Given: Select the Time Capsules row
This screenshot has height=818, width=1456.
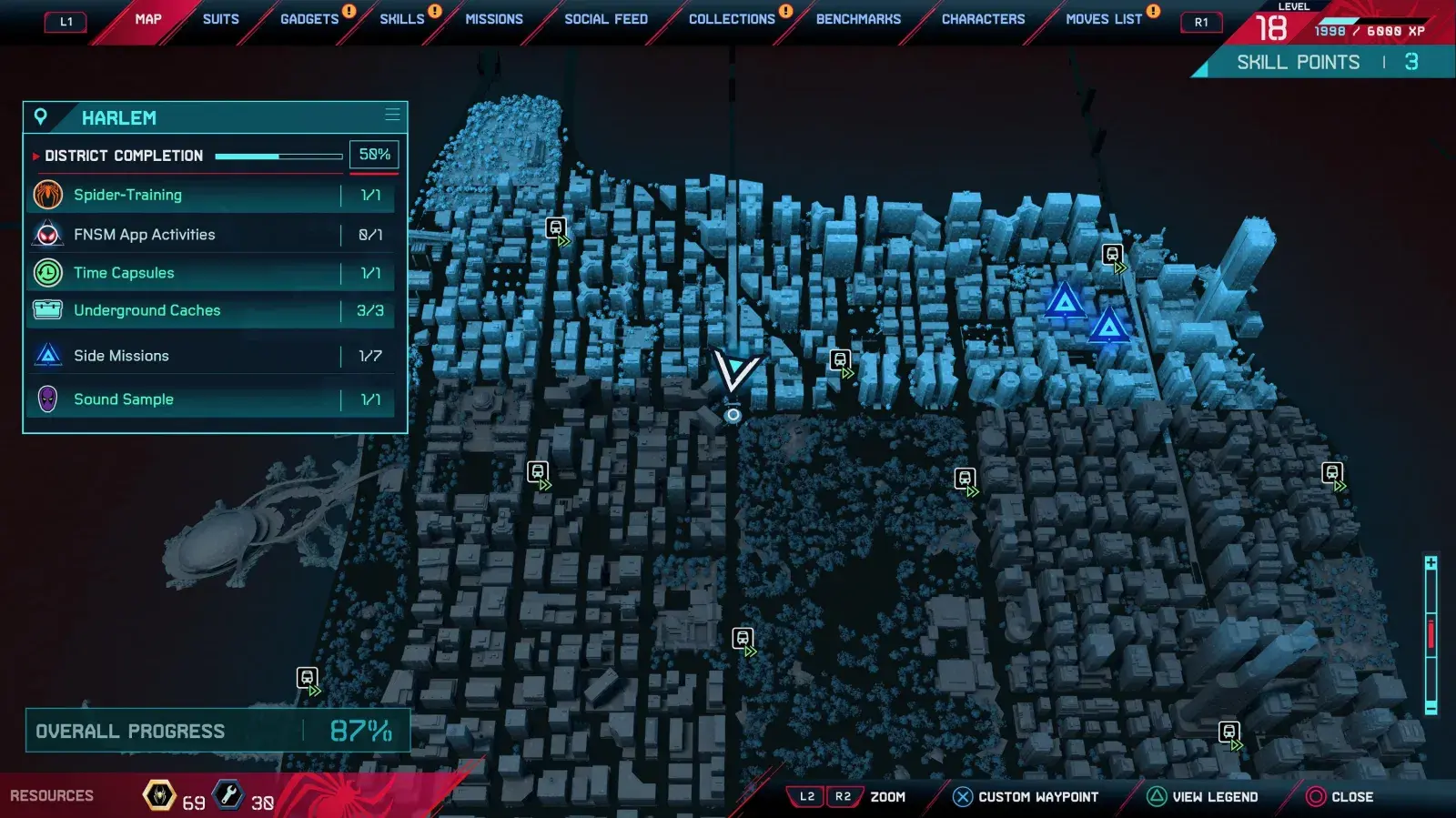Looking at the screenshot, I should (211, 273).
